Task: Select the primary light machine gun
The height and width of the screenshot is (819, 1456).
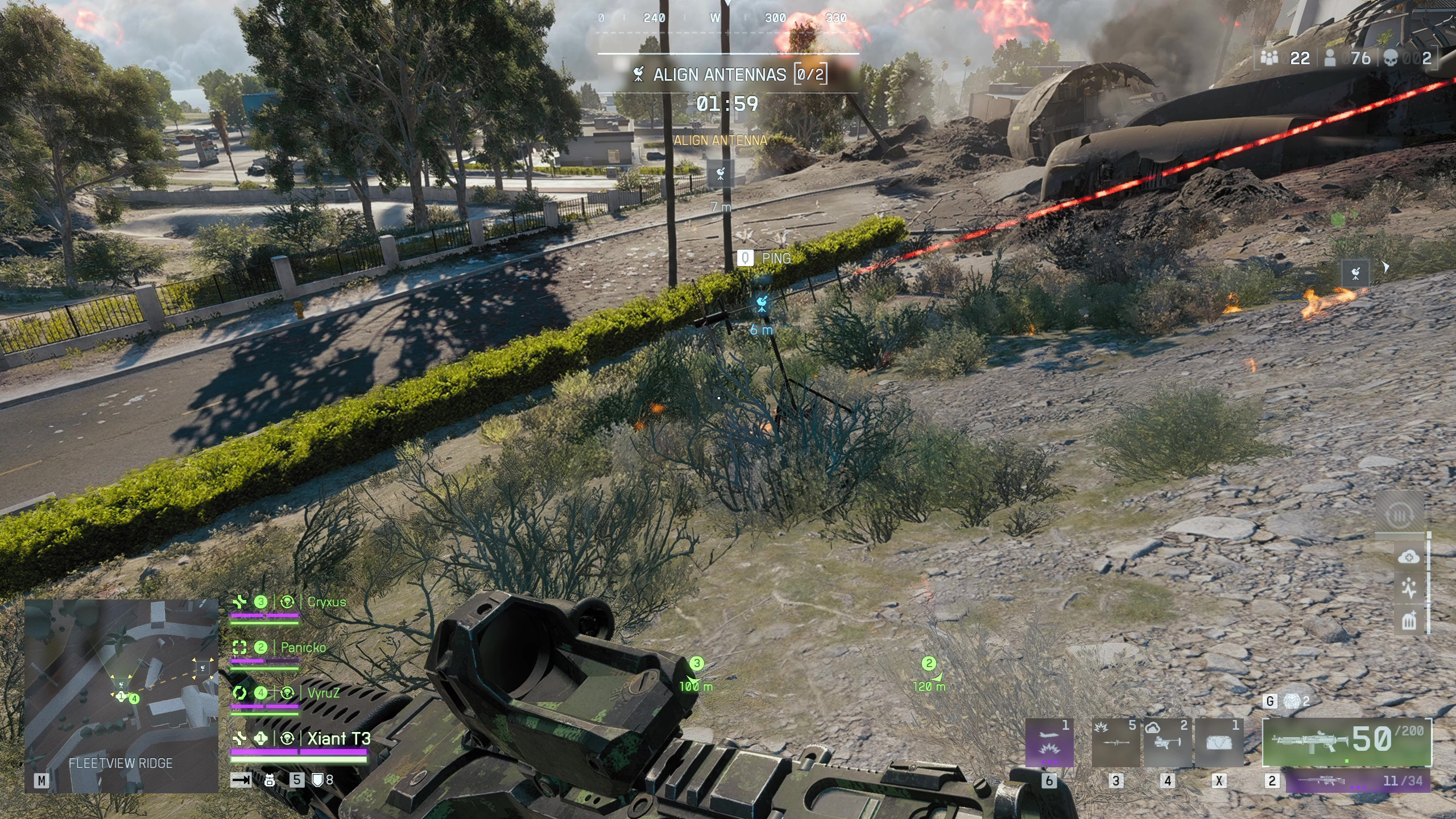Action: tap(1346, 742)
